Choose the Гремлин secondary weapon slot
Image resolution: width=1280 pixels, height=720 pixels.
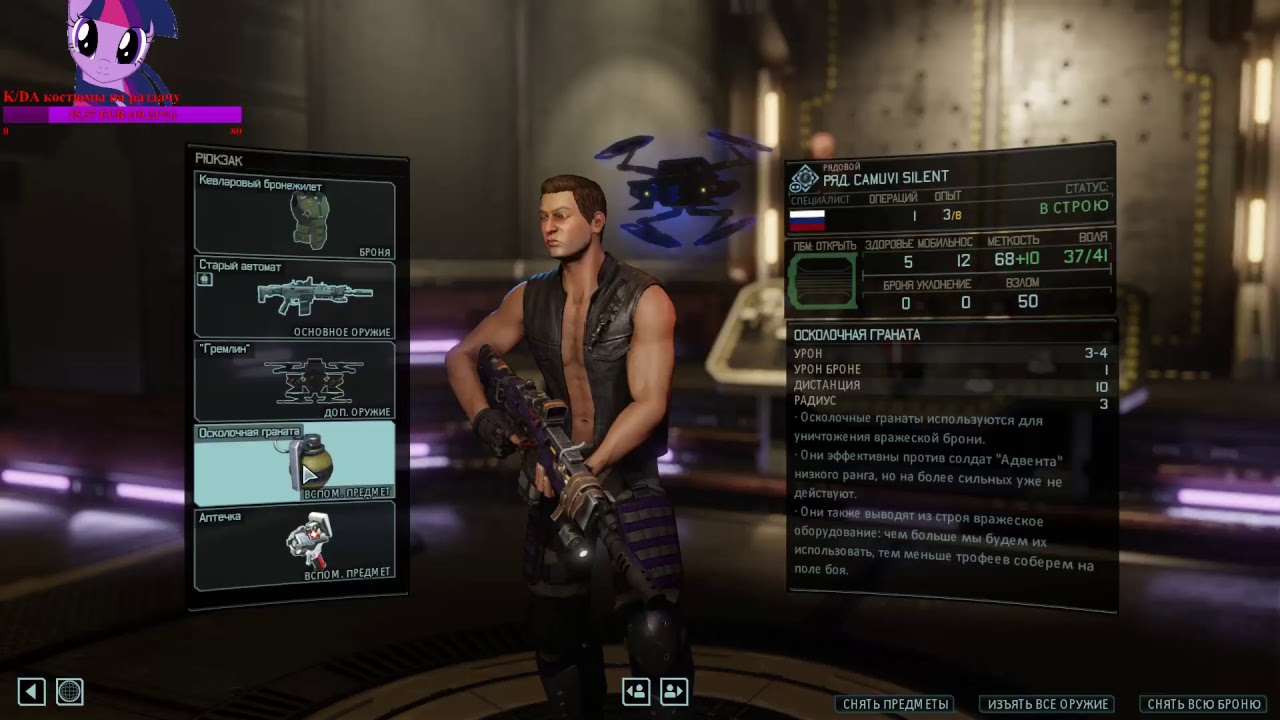[294, 380]
